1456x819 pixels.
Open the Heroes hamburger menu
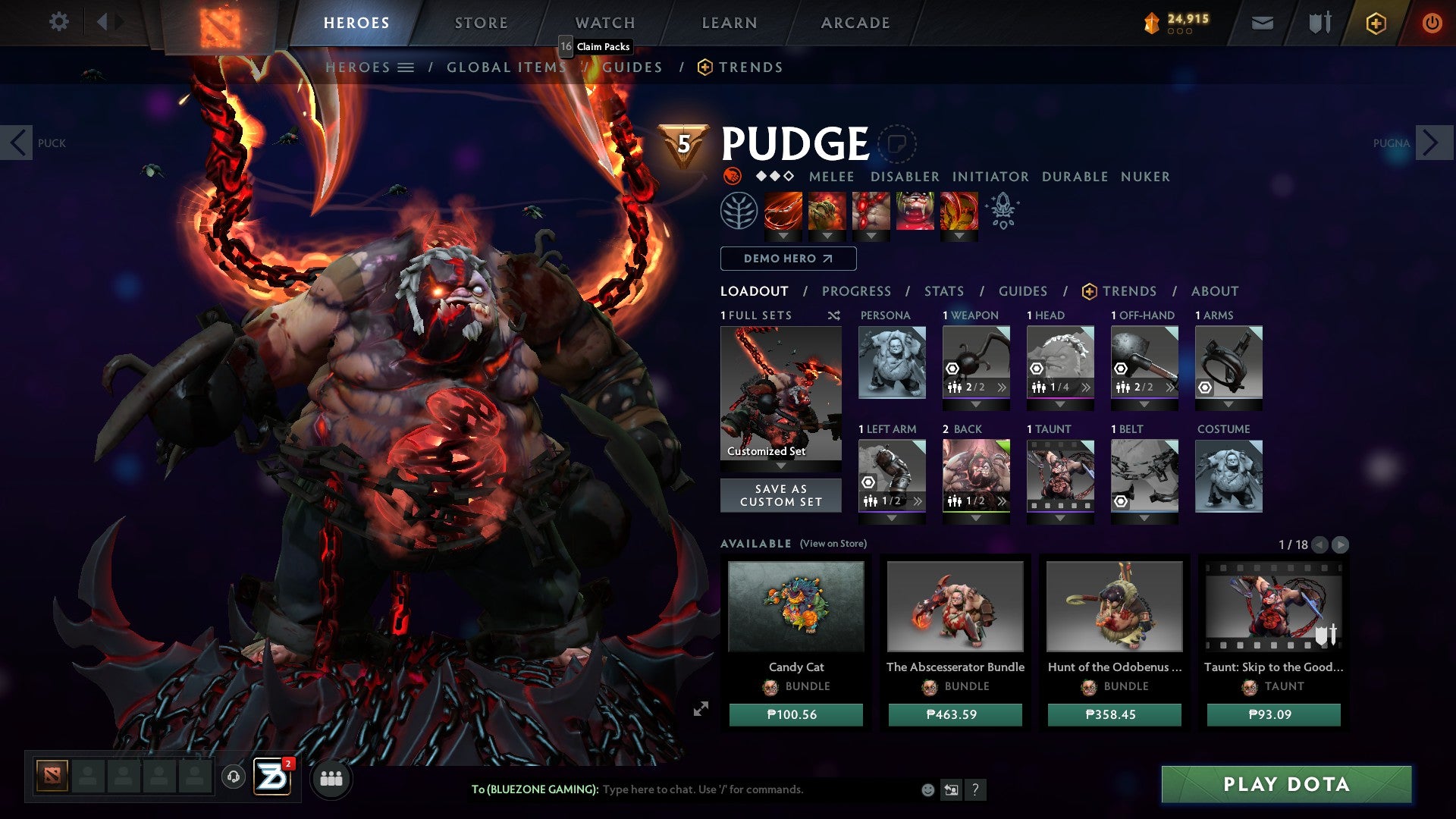(406, 67)
